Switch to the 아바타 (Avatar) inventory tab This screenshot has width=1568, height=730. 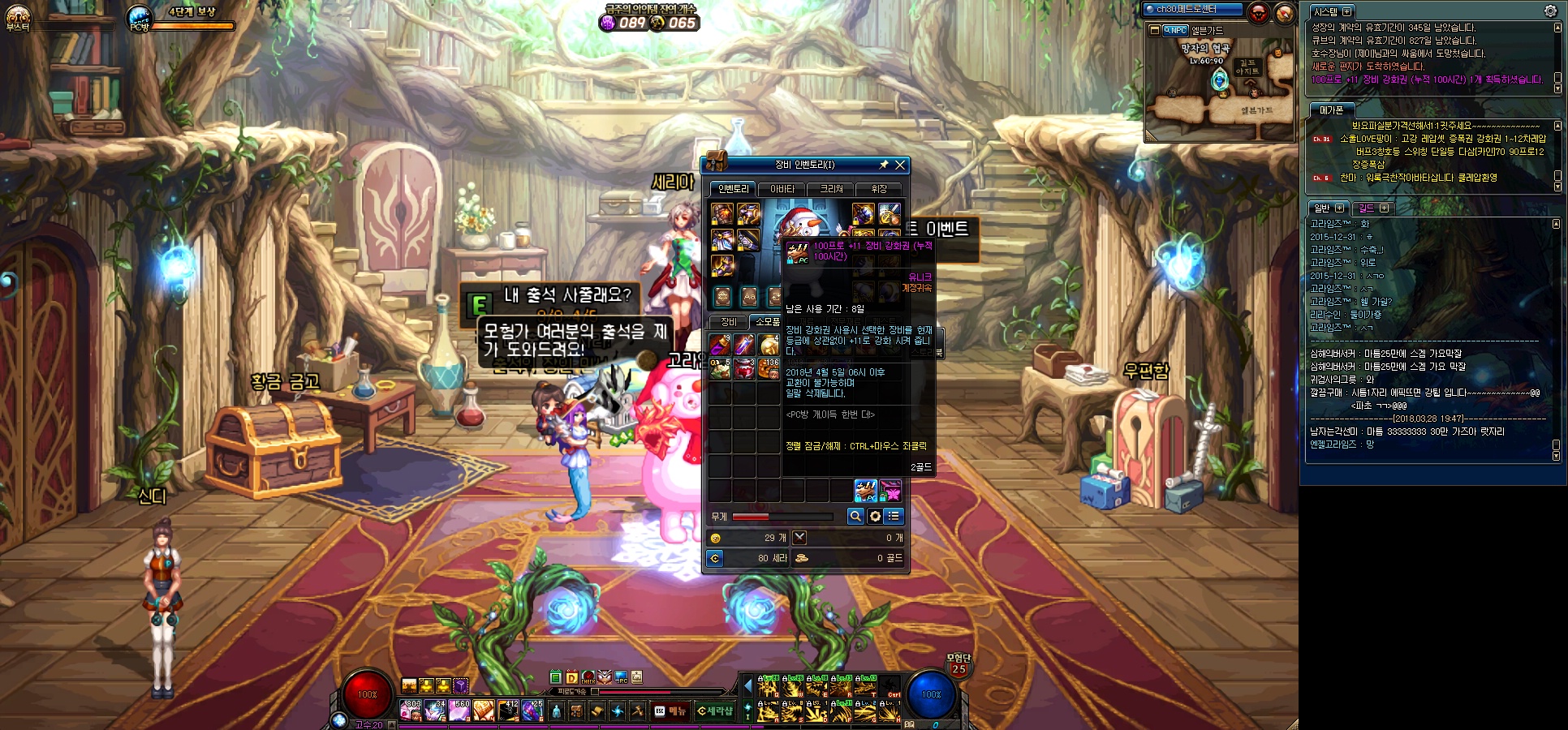pos(782,189)
